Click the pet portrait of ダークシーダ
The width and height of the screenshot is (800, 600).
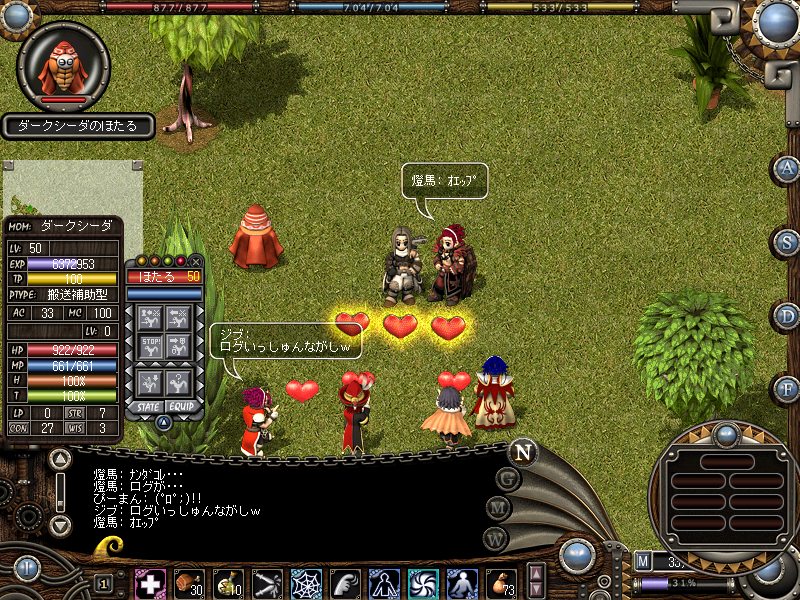tap(64, 64)
